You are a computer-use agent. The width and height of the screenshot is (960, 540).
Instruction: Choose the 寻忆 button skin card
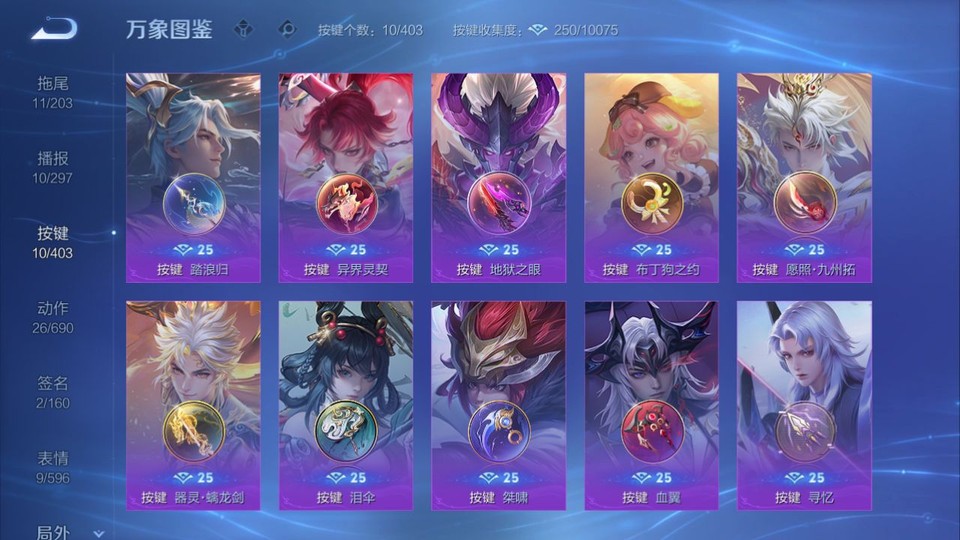point(804,405)
